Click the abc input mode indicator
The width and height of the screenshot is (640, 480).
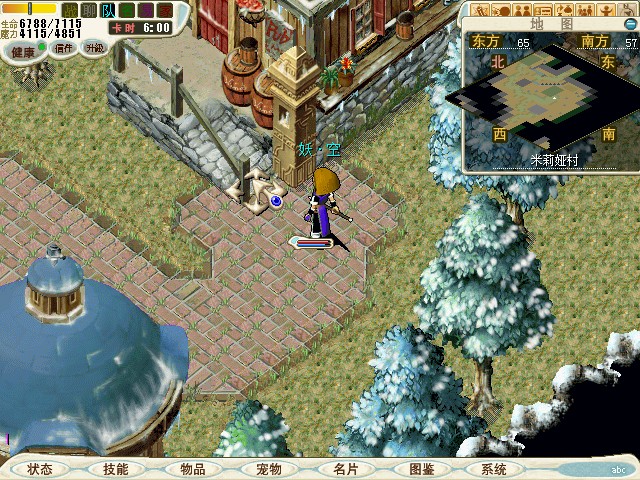click(618, 469)
